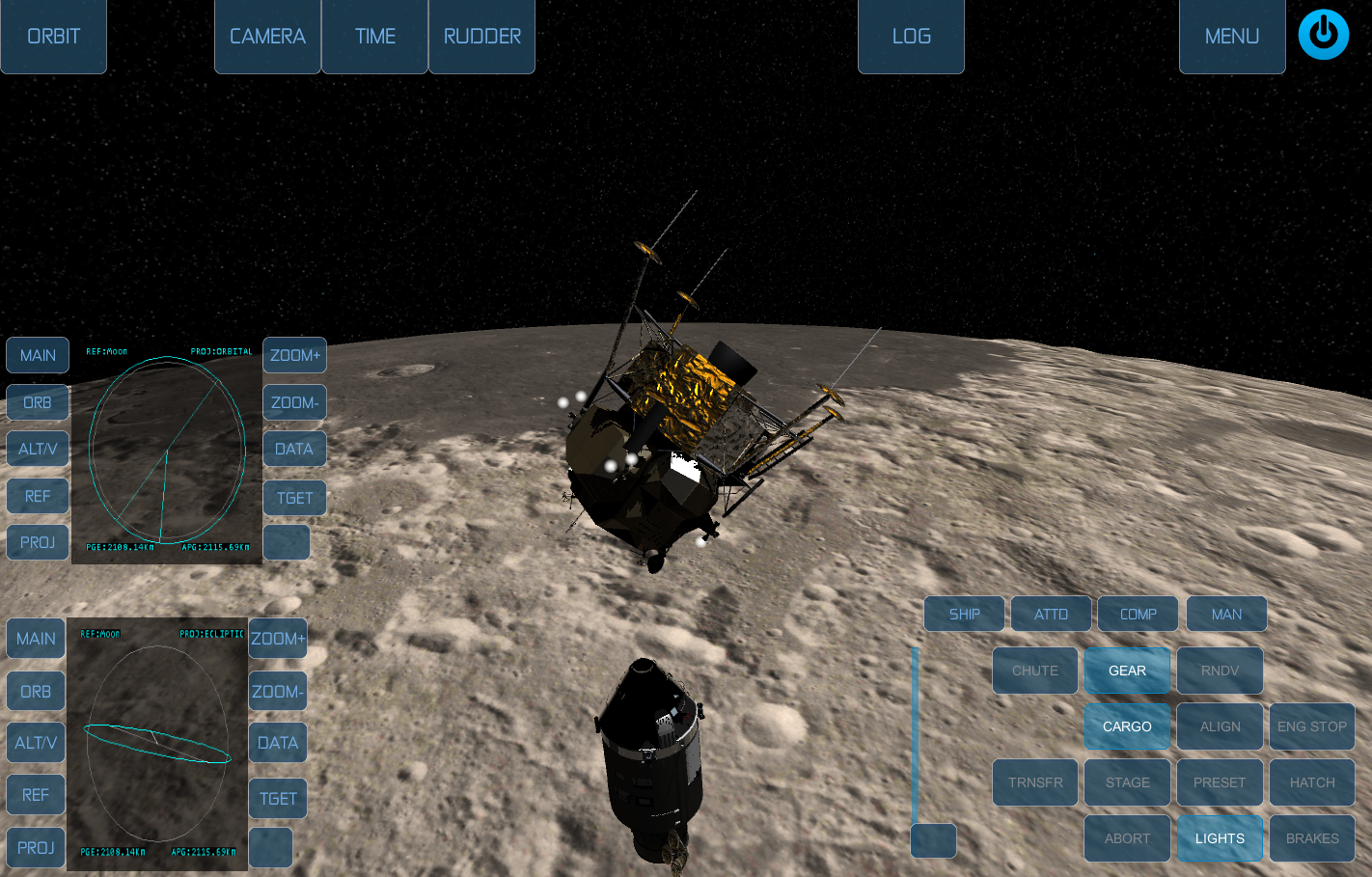Screen dimensions: 1372x877
Task: Click PROJ on the upper MFD panel
Action: (38, 542)
